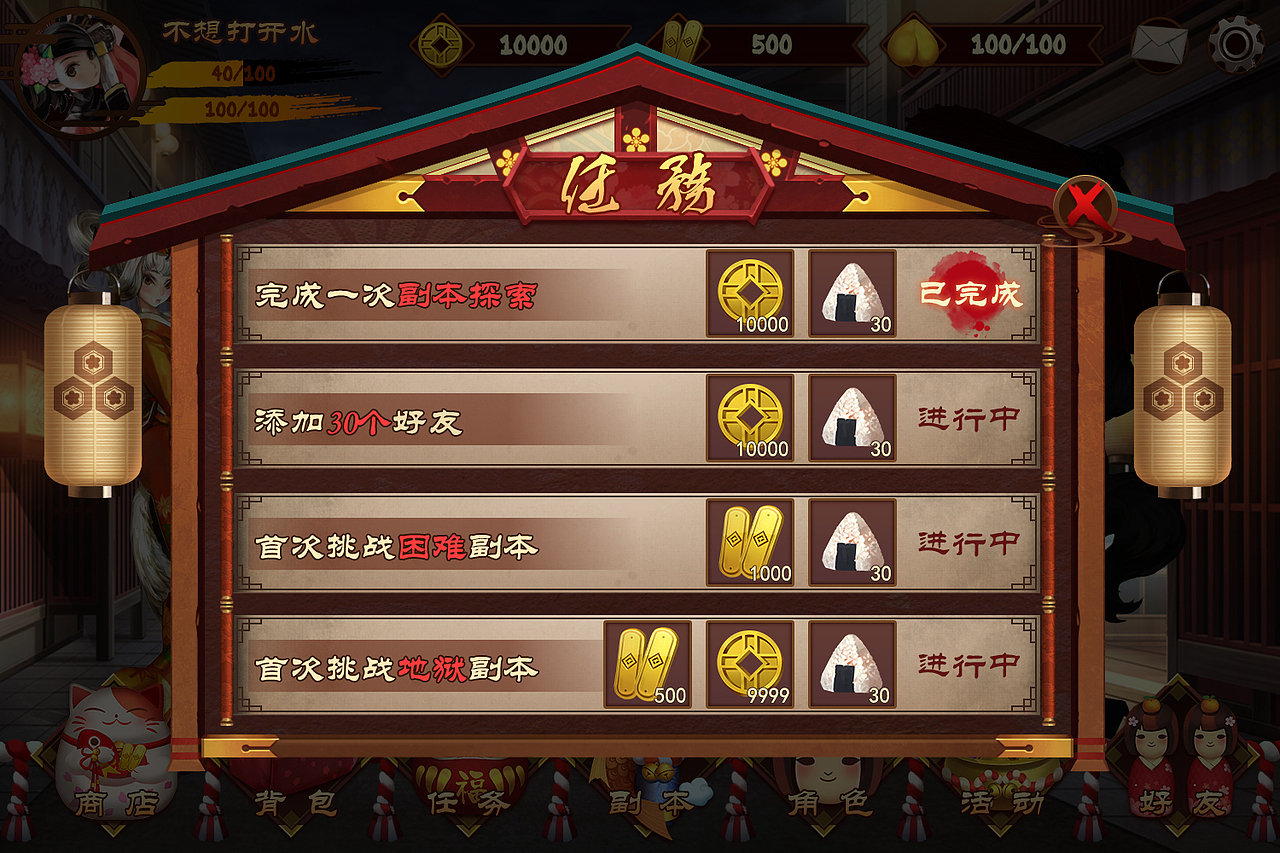Click the gold coin currency icon at top

point(440,44)
